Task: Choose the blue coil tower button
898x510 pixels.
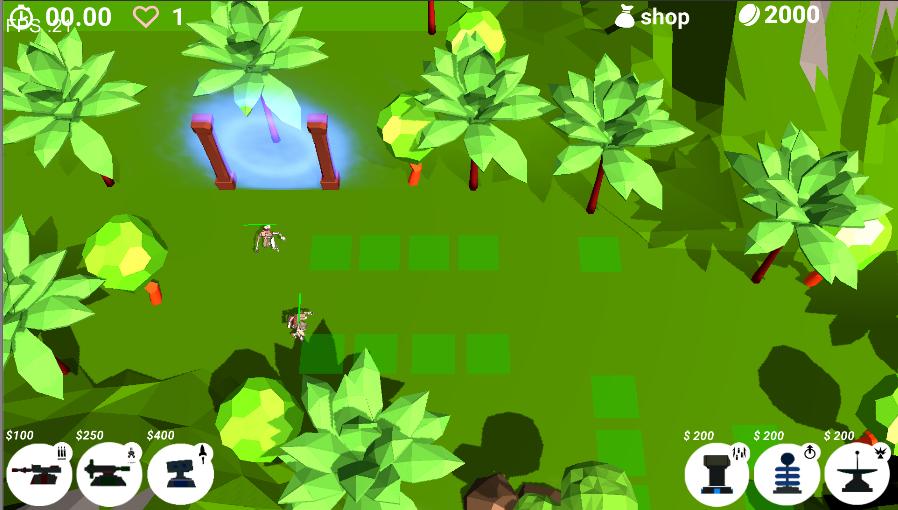Action: 786,473
